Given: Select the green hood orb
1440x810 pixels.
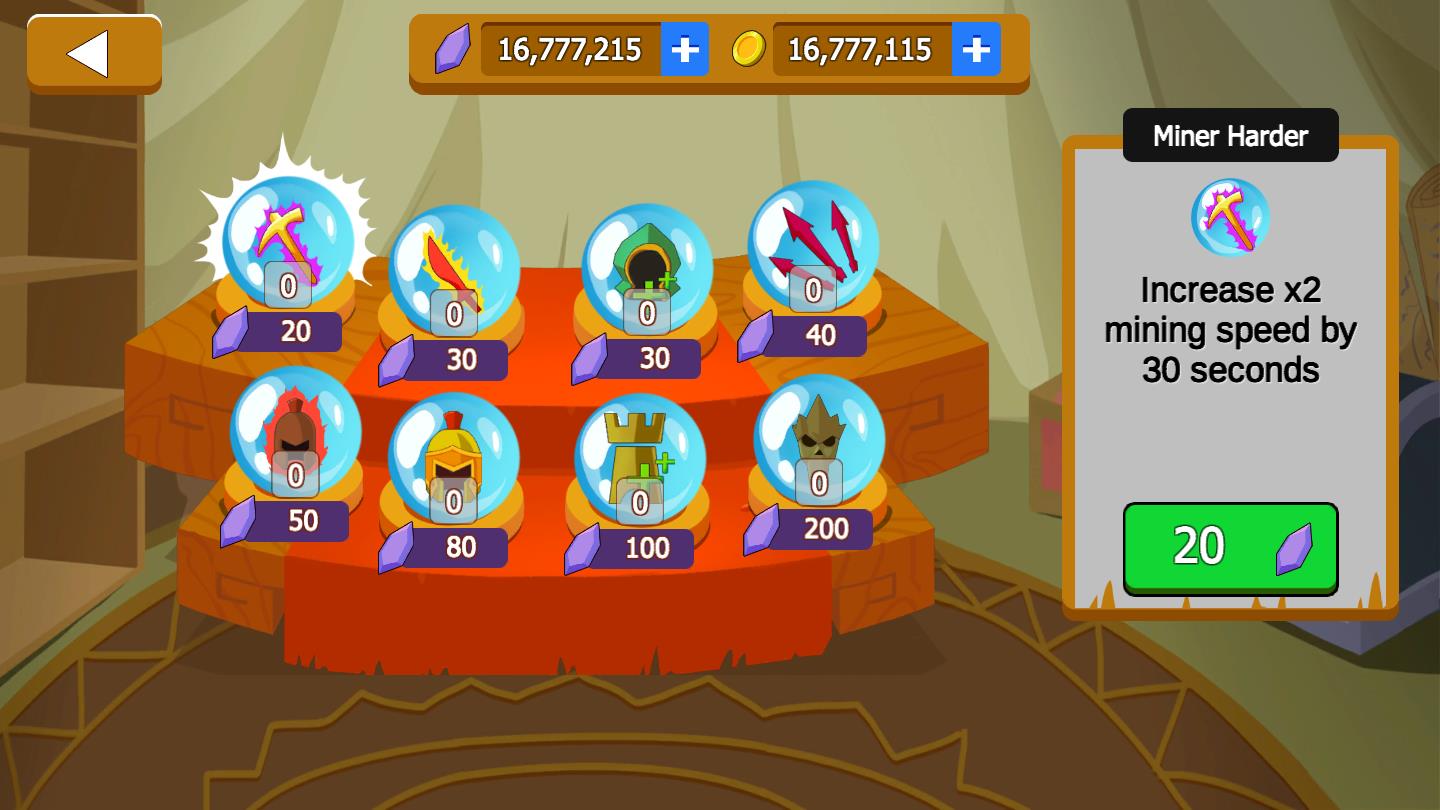Looking at the screenshot, I should tap(647, 267).
